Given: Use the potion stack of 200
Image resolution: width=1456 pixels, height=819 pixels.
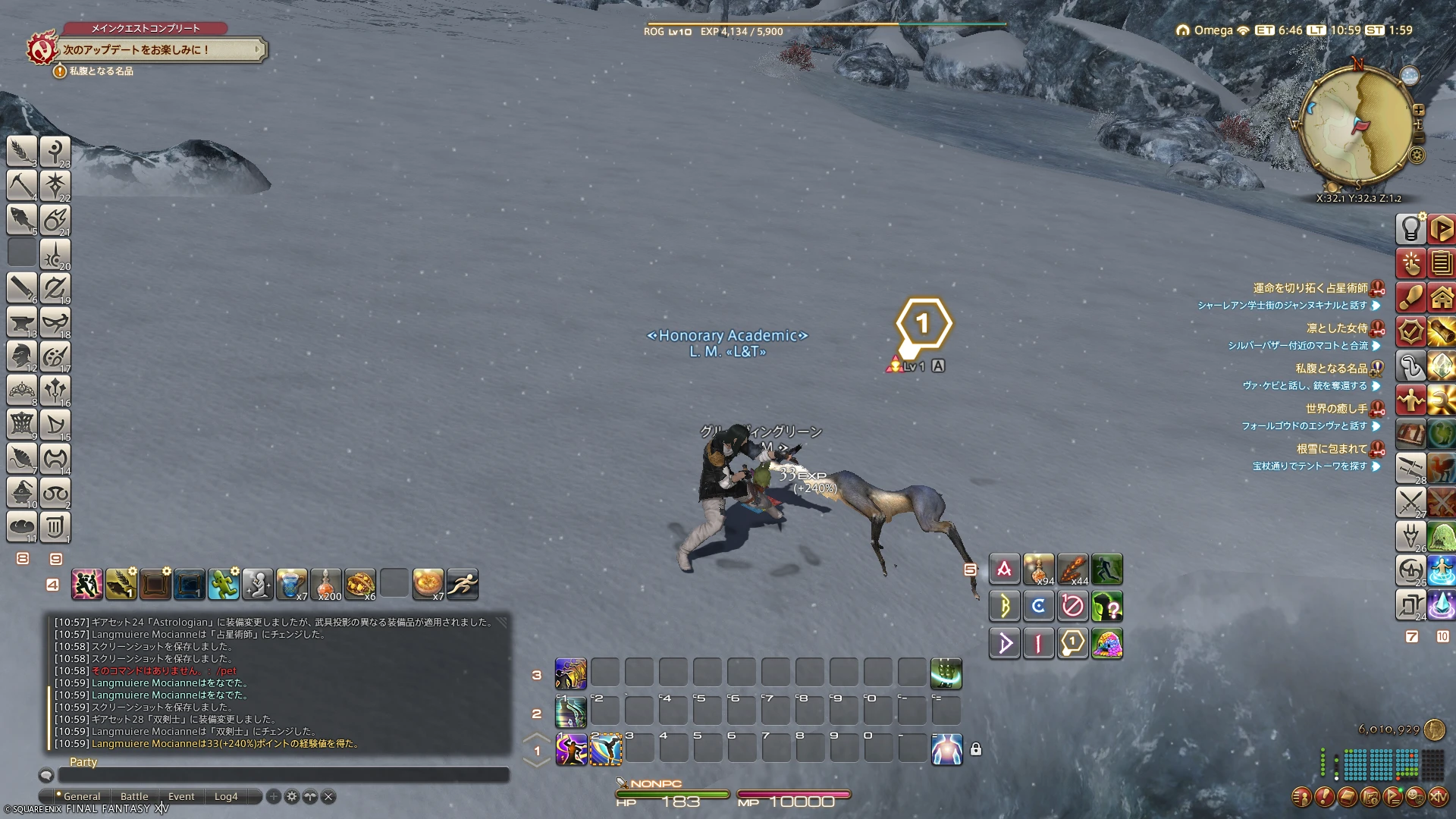Looking at the screenshot, I should (326, 584).
